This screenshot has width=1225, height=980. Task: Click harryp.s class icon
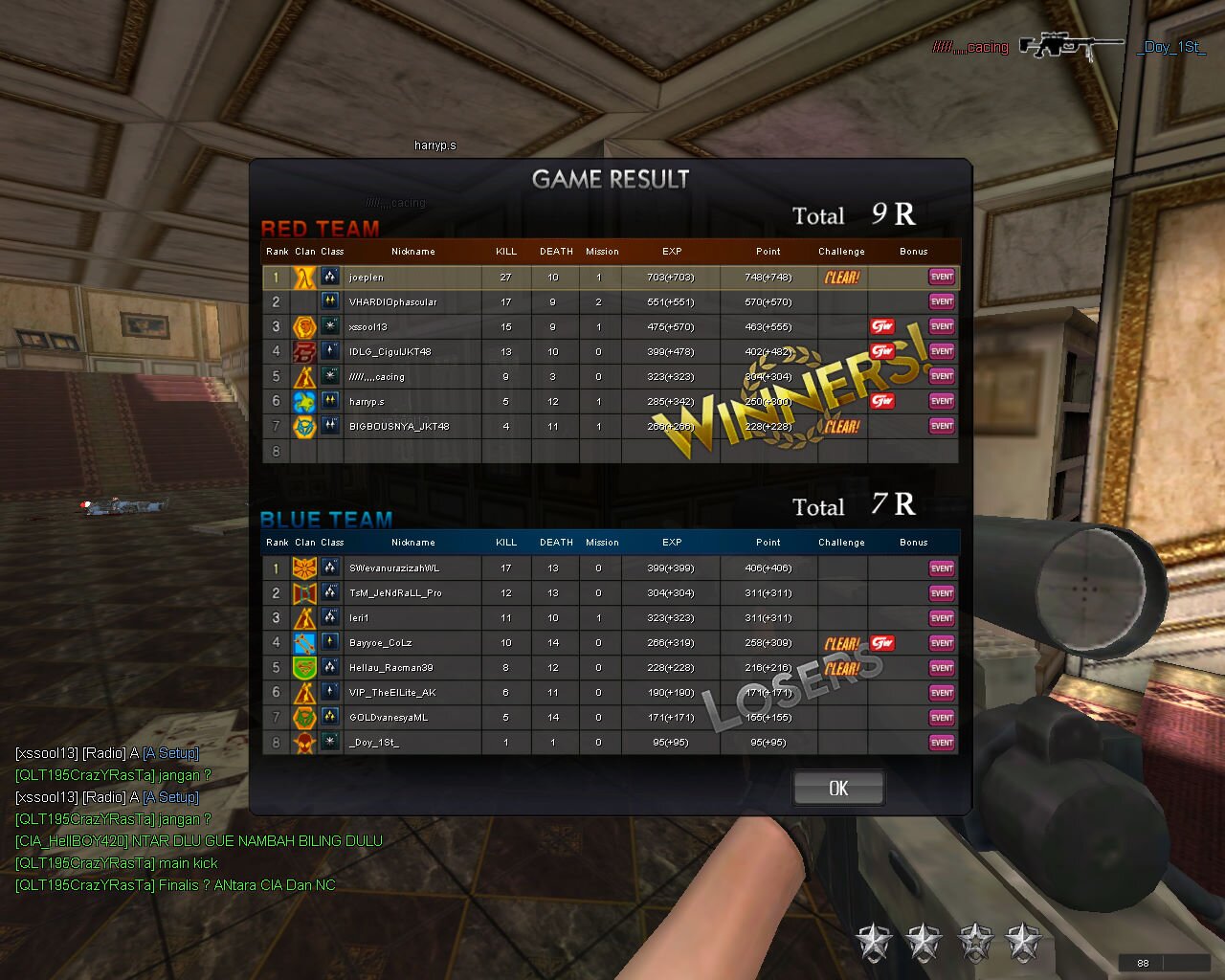click(329, 401)
